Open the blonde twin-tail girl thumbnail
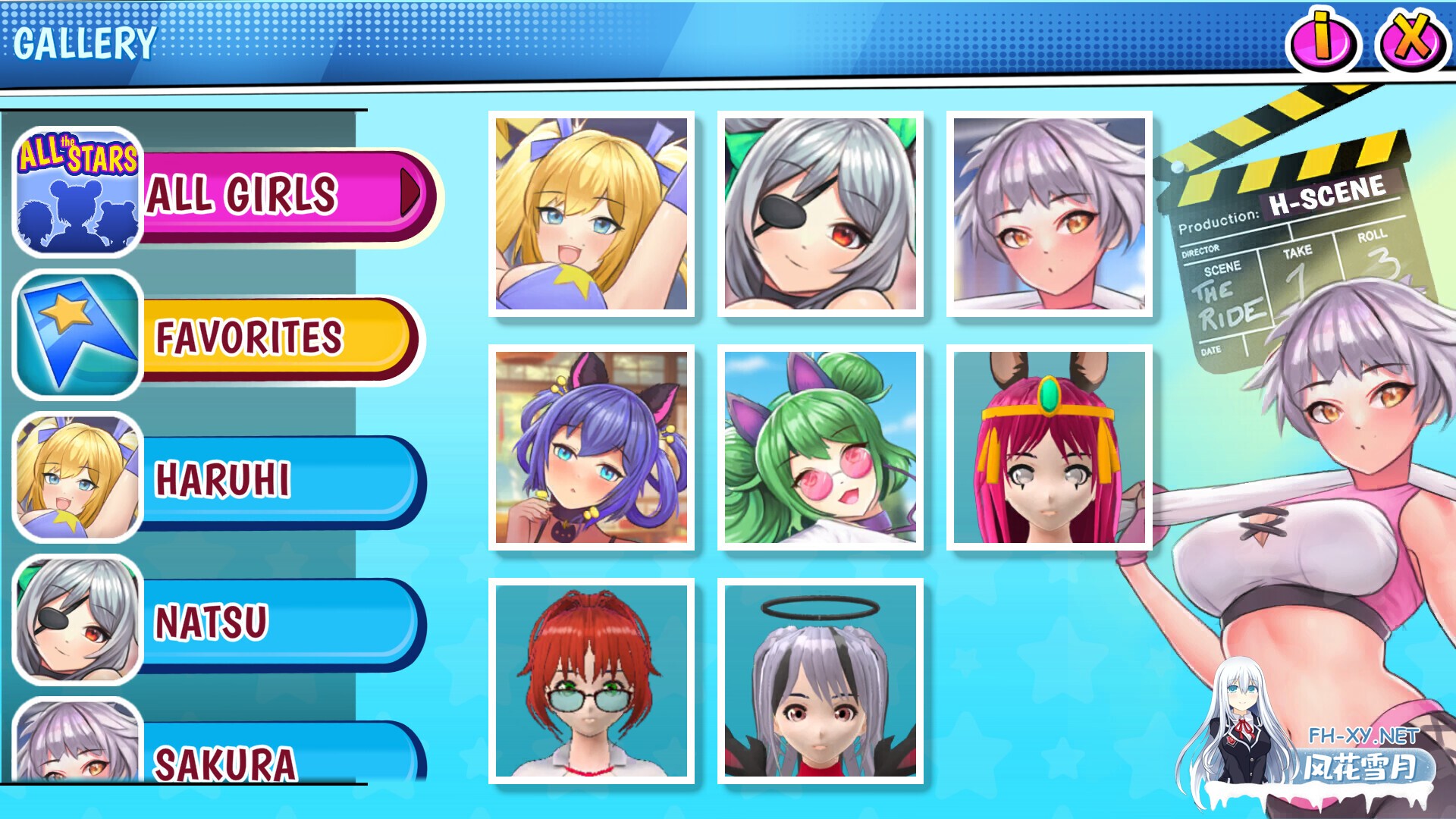The image size is (1456, 819). click(x=591, y=214)
